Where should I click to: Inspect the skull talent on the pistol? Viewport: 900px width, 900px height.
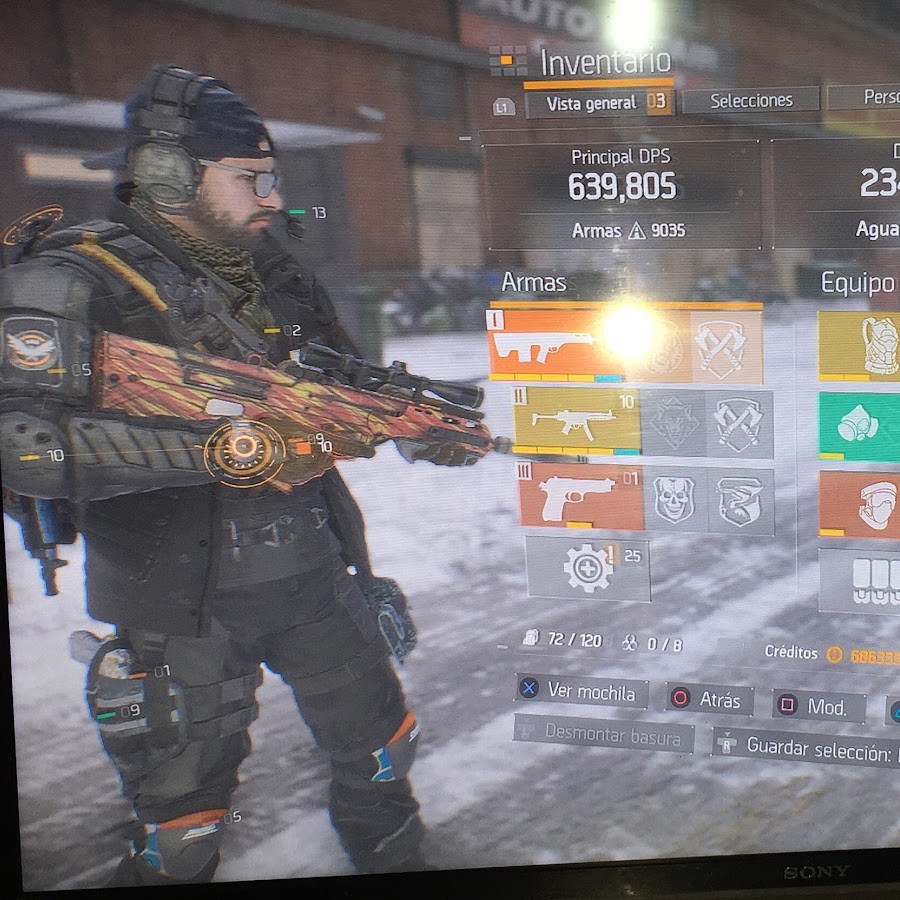(x=675, y=498)
